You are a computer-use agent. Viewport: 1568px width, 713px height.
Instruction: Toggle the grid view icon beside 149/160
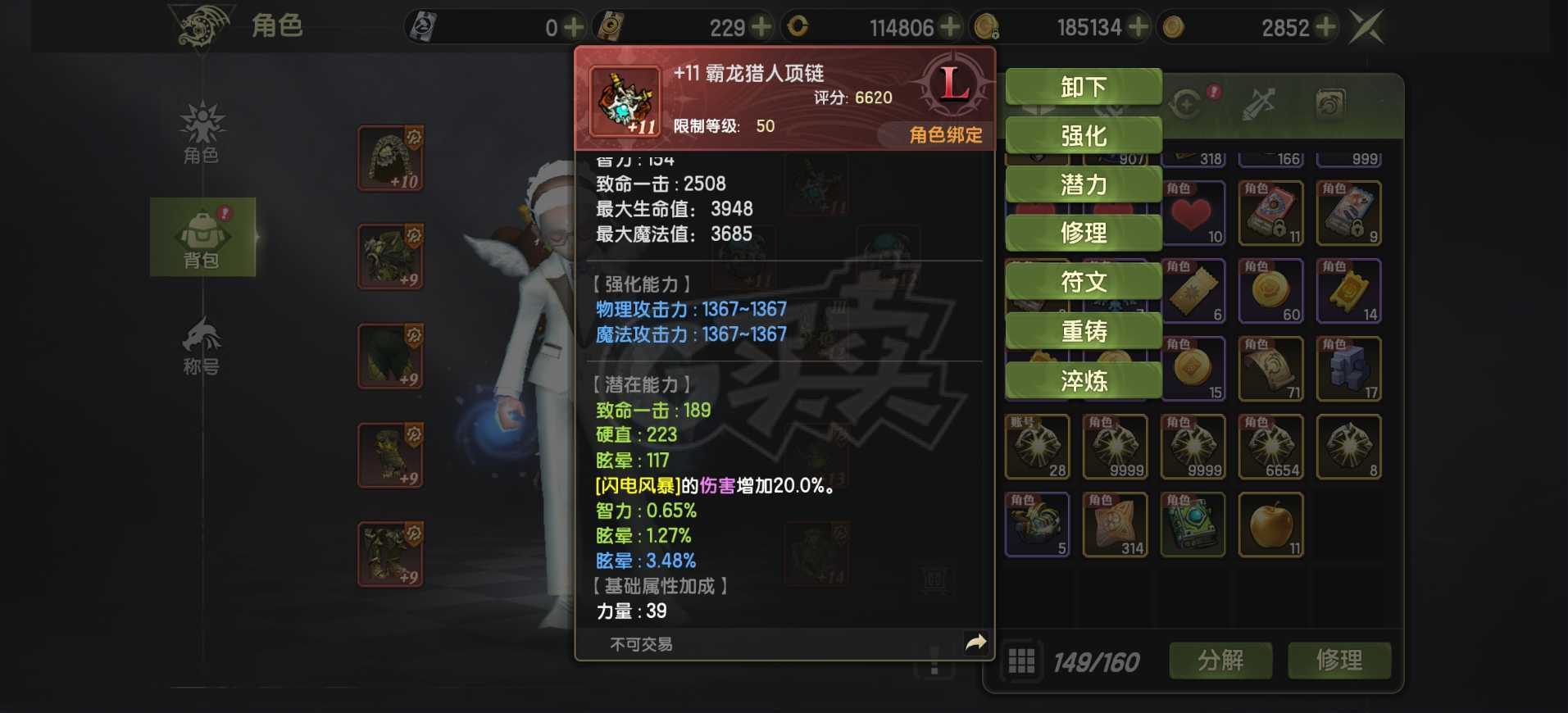[1021, 660]
